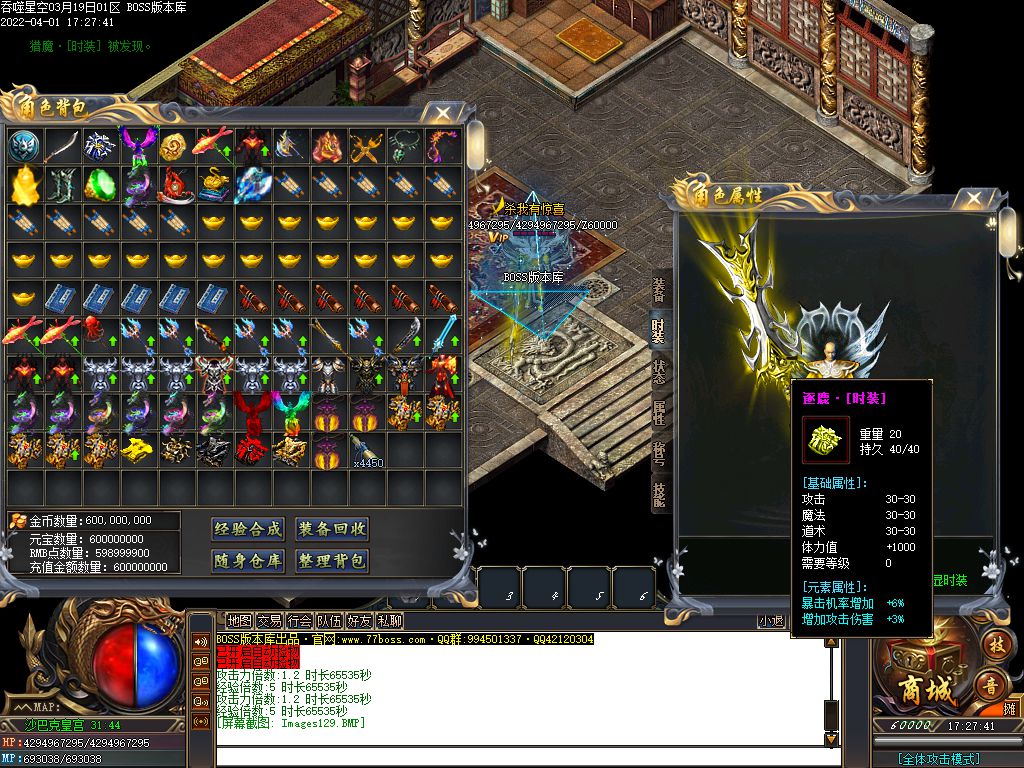Image resolution: width=1024 pixels, height=768 pixels.
Task: Close the 角色背包 inventory window
Action: [x=443, y=113]
